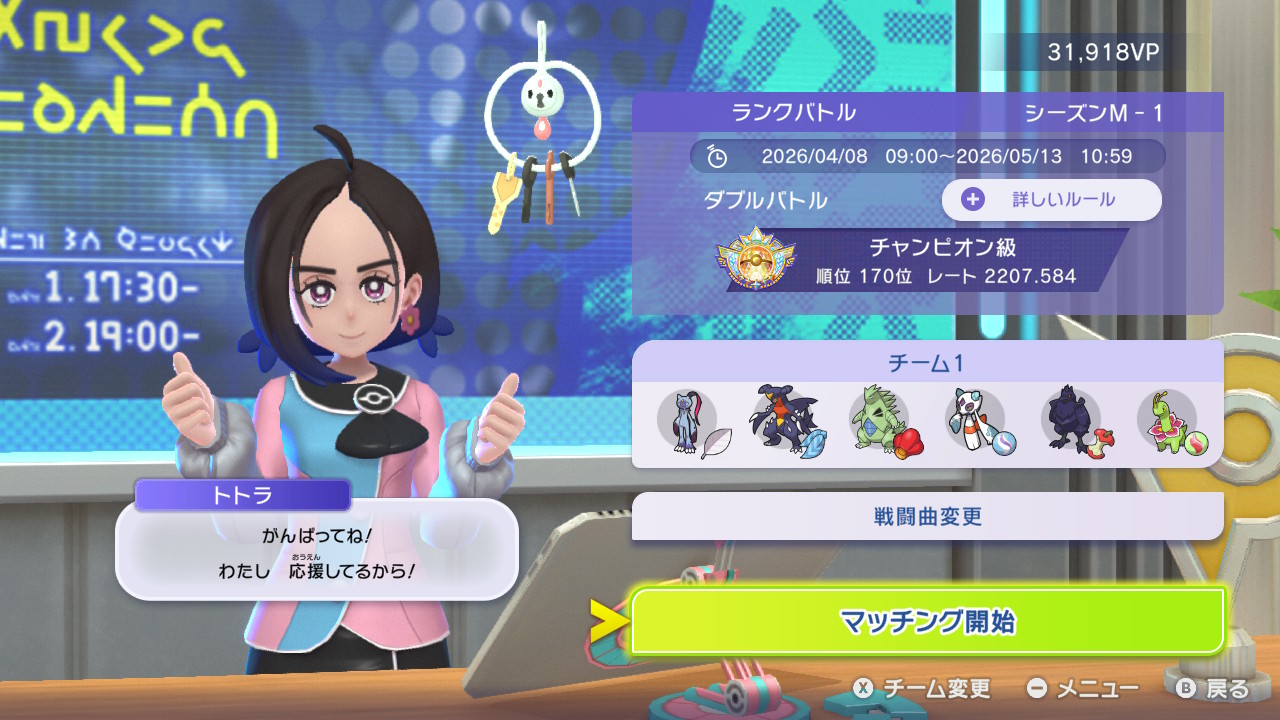The height and width of the screenshot is (720, 1280).
Task: Show detailed rules with 詳しいルール
Action: 1051,199
